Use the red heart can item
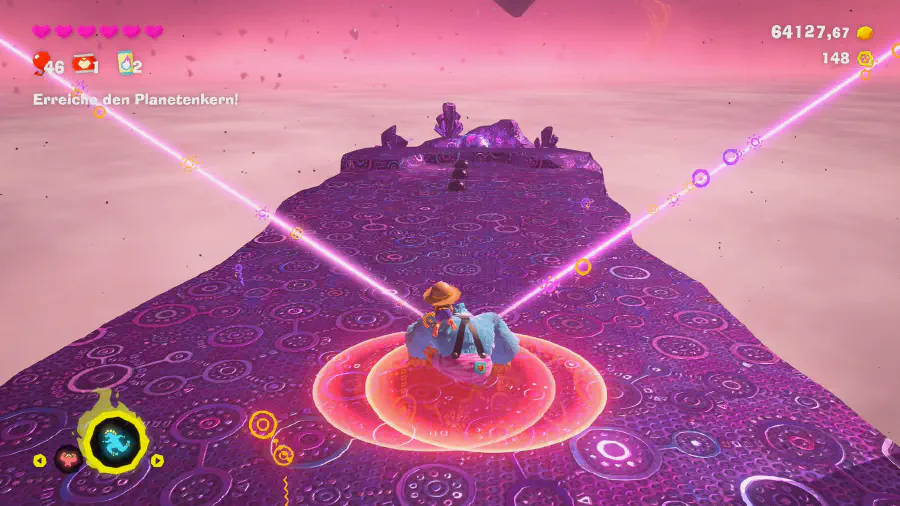The height and width of the screenshot is (506, 900). pyautogui.click(x=83, y=64)
